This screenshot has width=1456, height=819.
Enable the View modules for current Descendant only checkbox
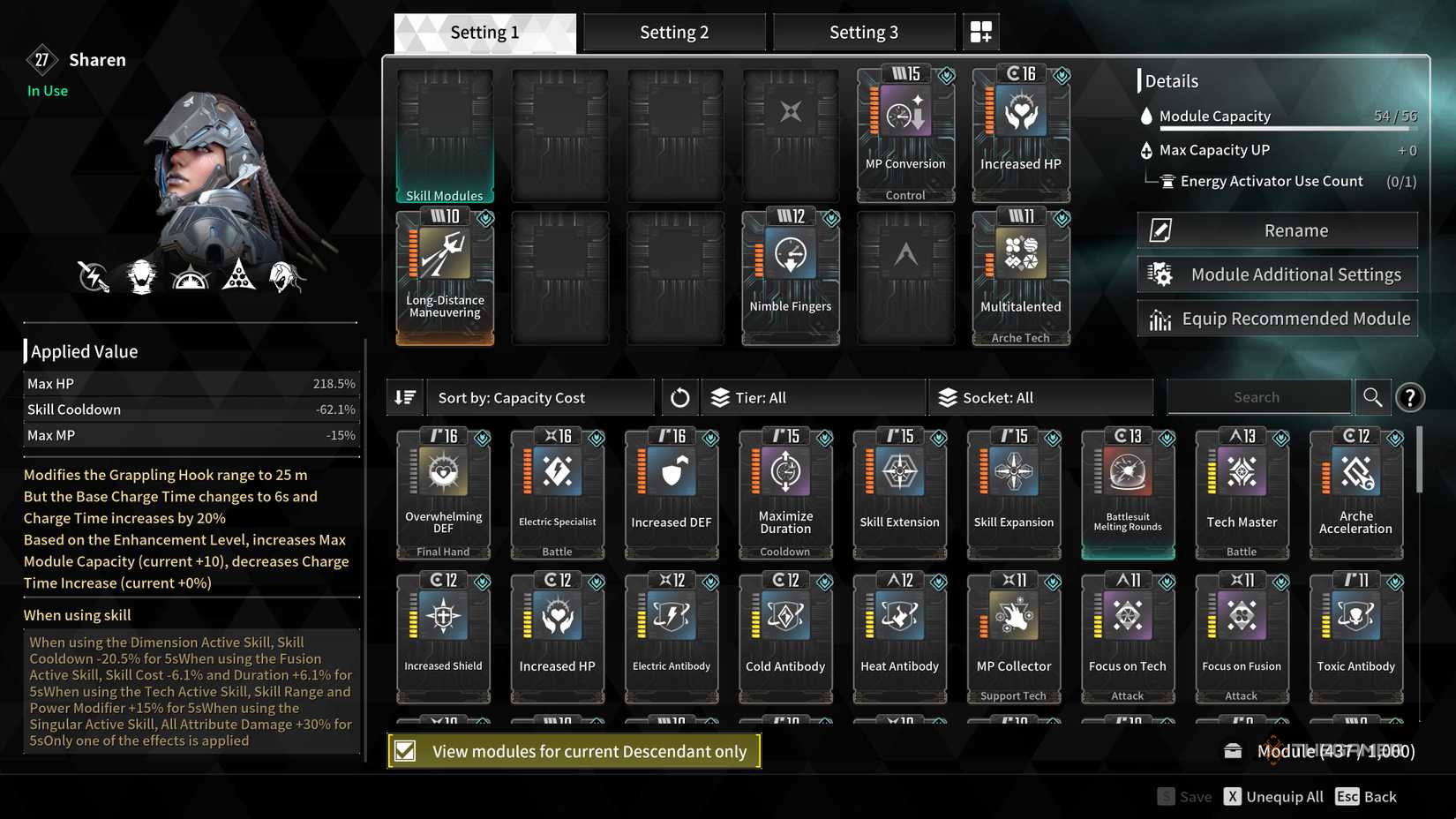[x=405, y=750]
